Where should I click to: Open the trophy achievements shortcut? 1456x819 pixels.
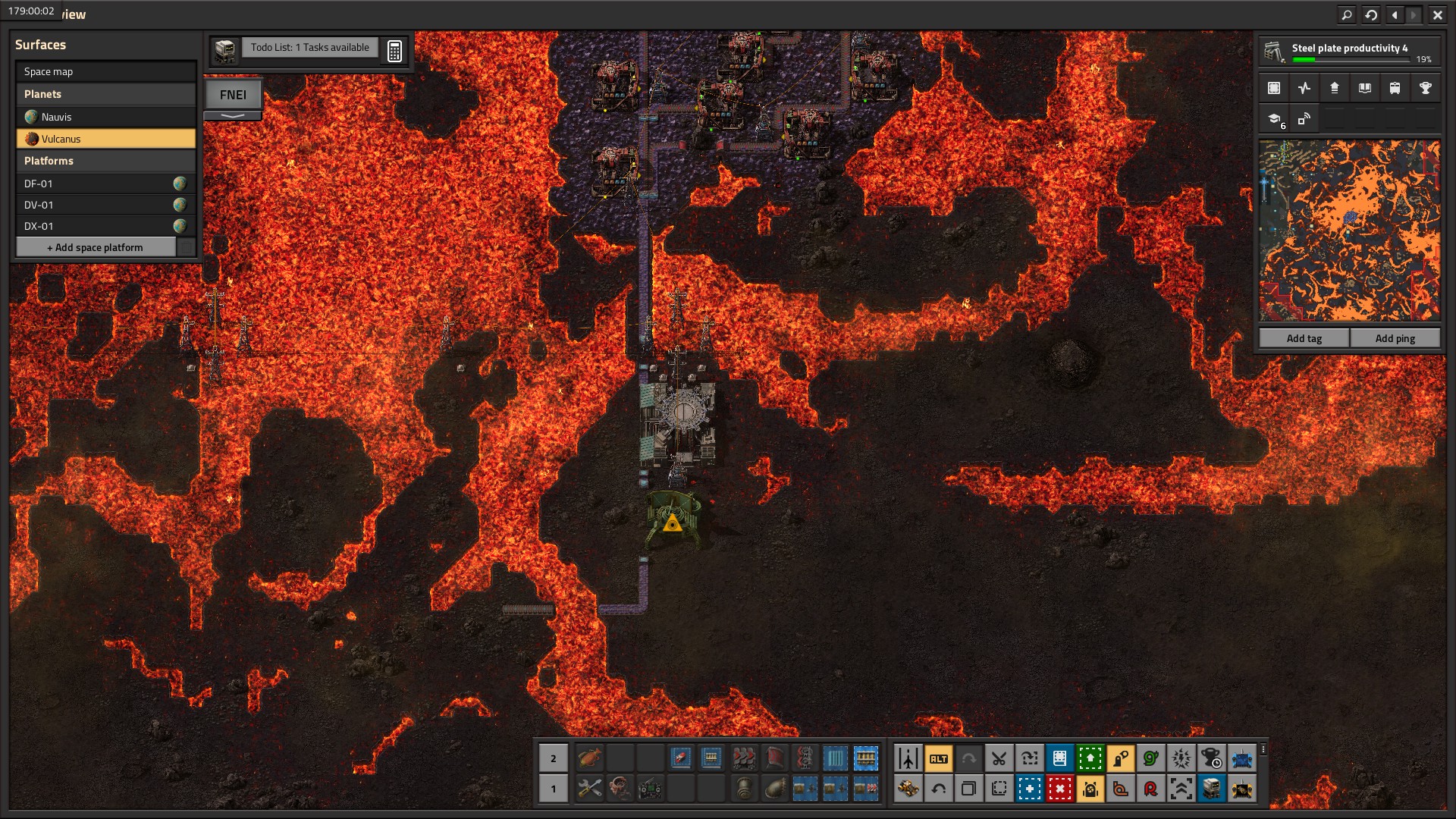click(x=1425, y=88)
